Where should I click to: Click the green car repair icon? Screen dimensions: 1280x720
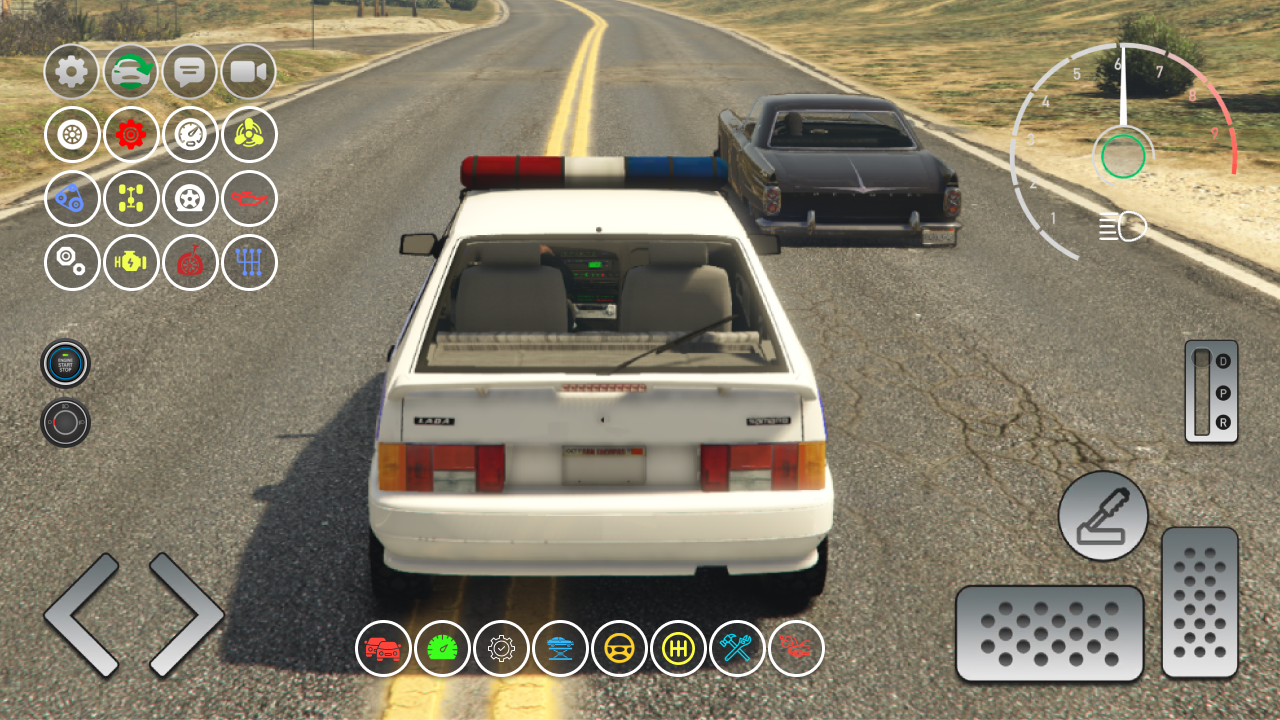click(131, 71)
